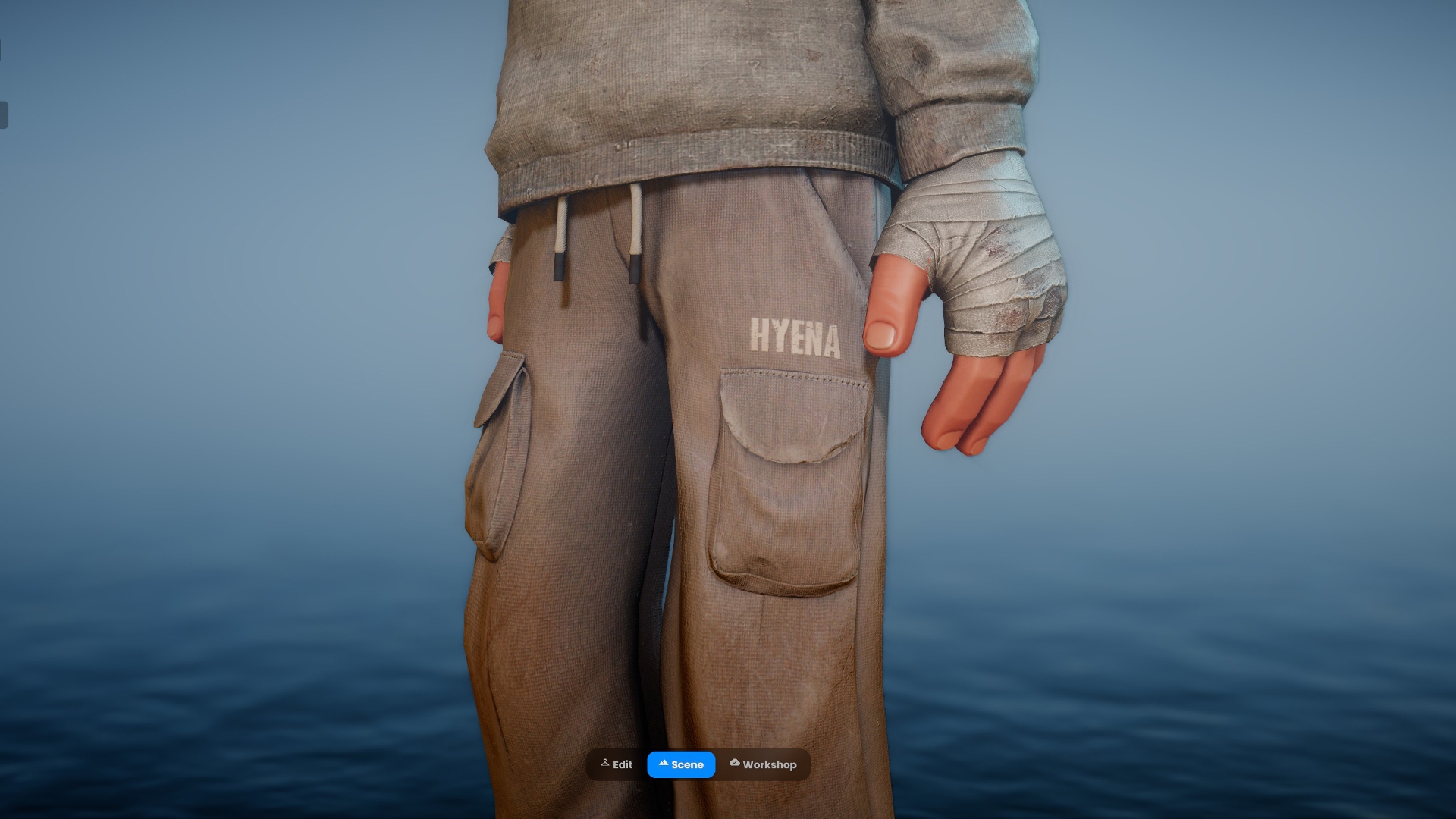Select the Scene tab

coord(681,764)
